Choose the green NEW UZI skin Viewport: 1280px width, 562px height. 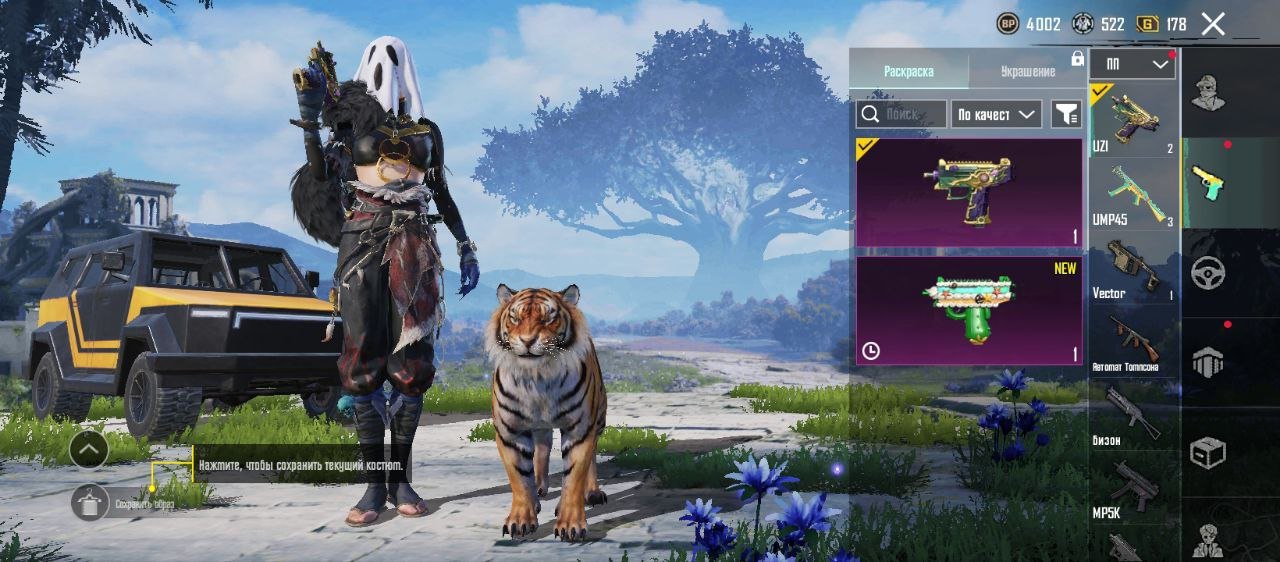[x=968, y=310]
